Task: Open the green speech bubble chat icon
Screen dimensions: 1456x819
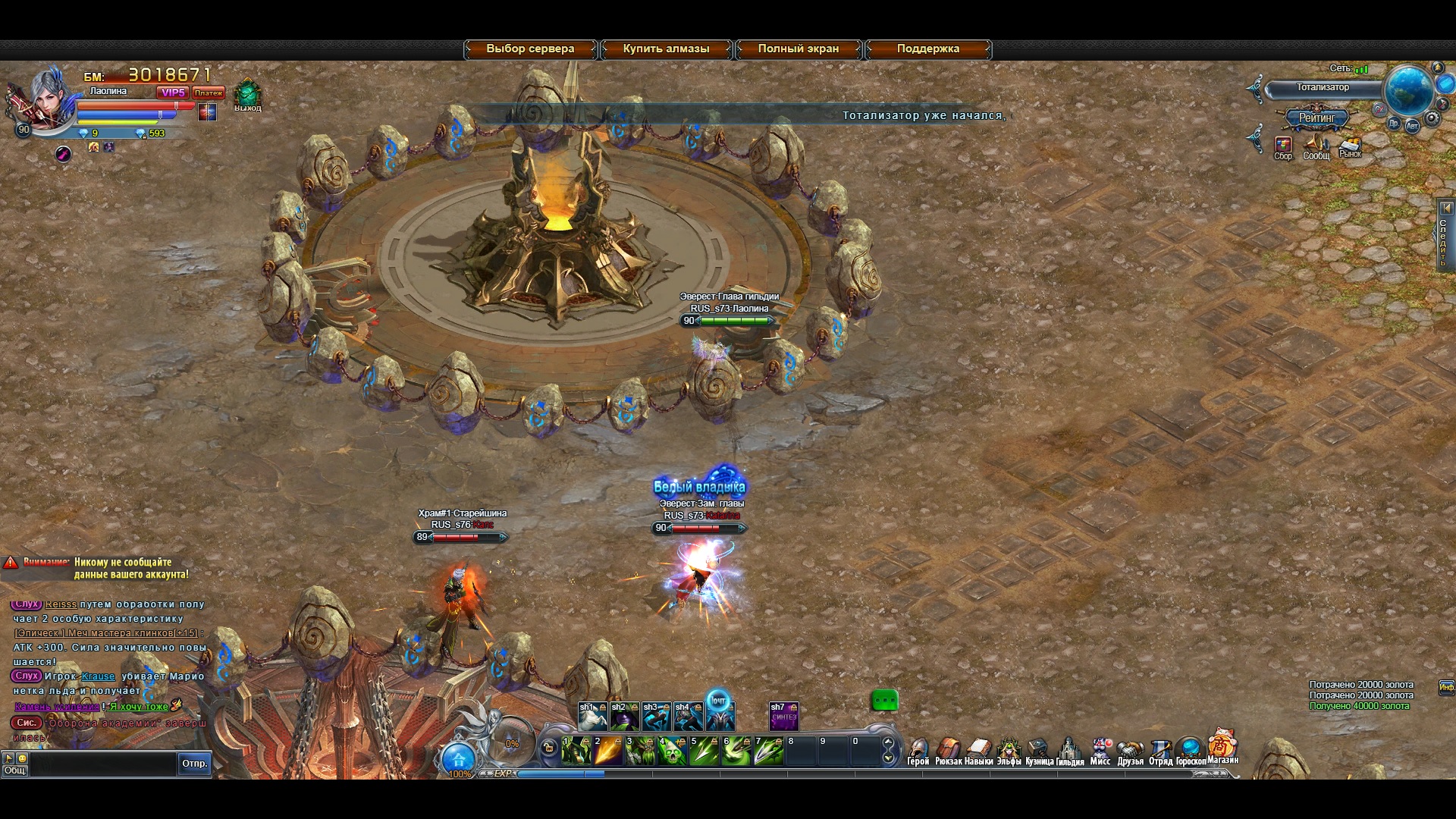Action: pos(884,701)
